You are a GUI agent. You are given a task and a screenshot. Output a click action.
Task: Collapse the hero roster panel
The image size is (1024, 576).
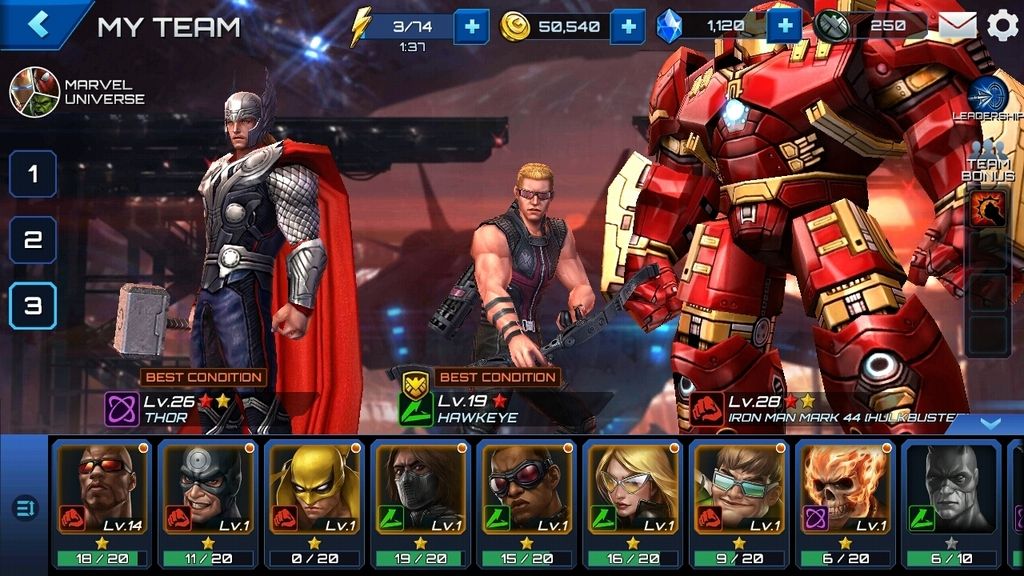point(989,424)
